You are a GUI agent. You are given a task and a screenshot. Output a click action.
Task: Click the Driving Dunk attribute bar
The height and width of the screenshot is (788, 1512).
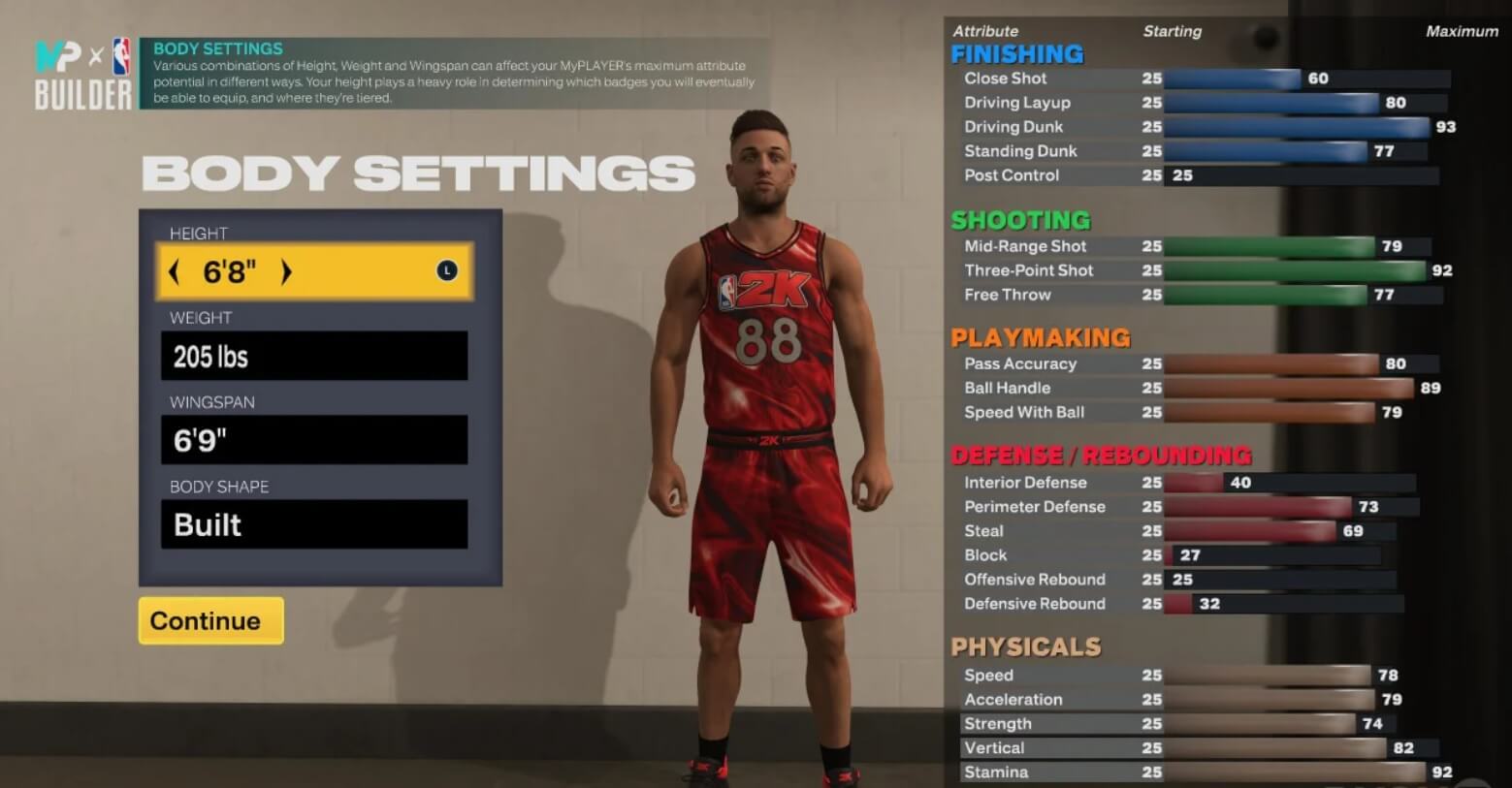pos(1290,126)
